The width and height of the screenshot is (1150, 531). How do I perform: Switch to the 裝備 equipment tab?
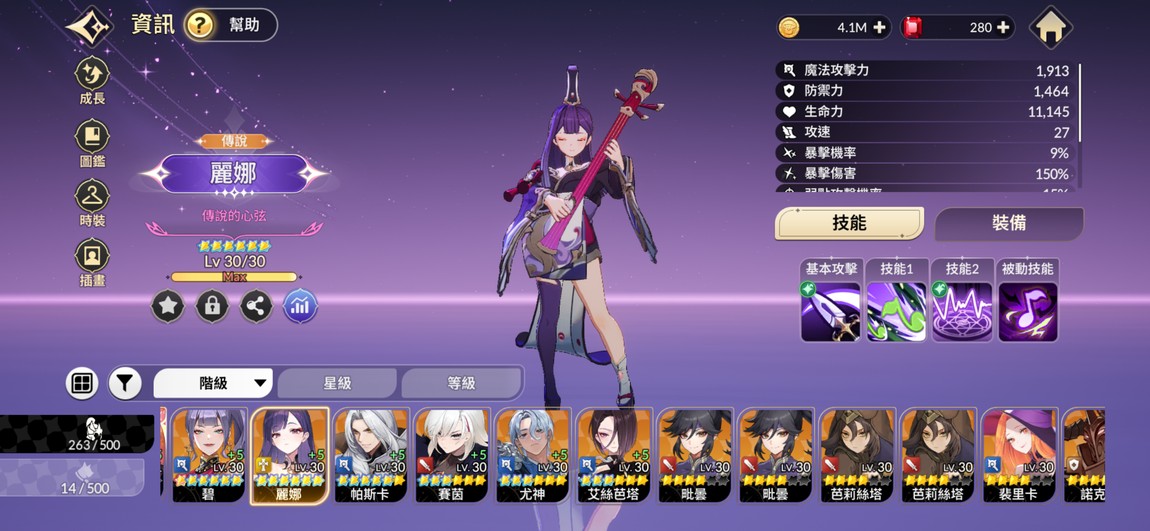1008,223
